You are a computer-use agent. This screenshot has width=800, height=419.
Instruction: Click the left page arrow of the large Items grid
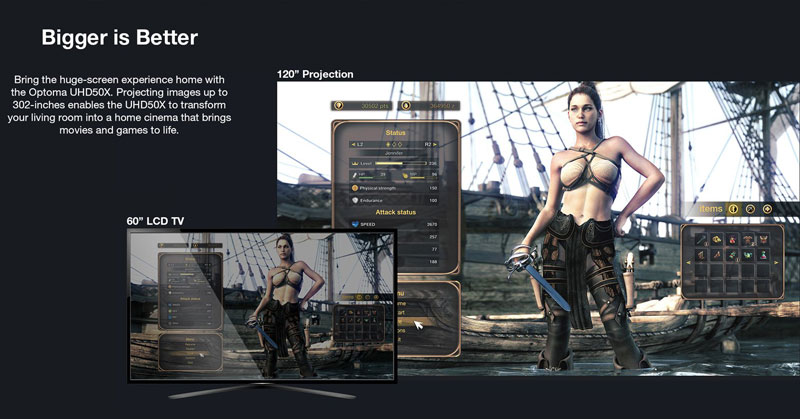point(690,262)
